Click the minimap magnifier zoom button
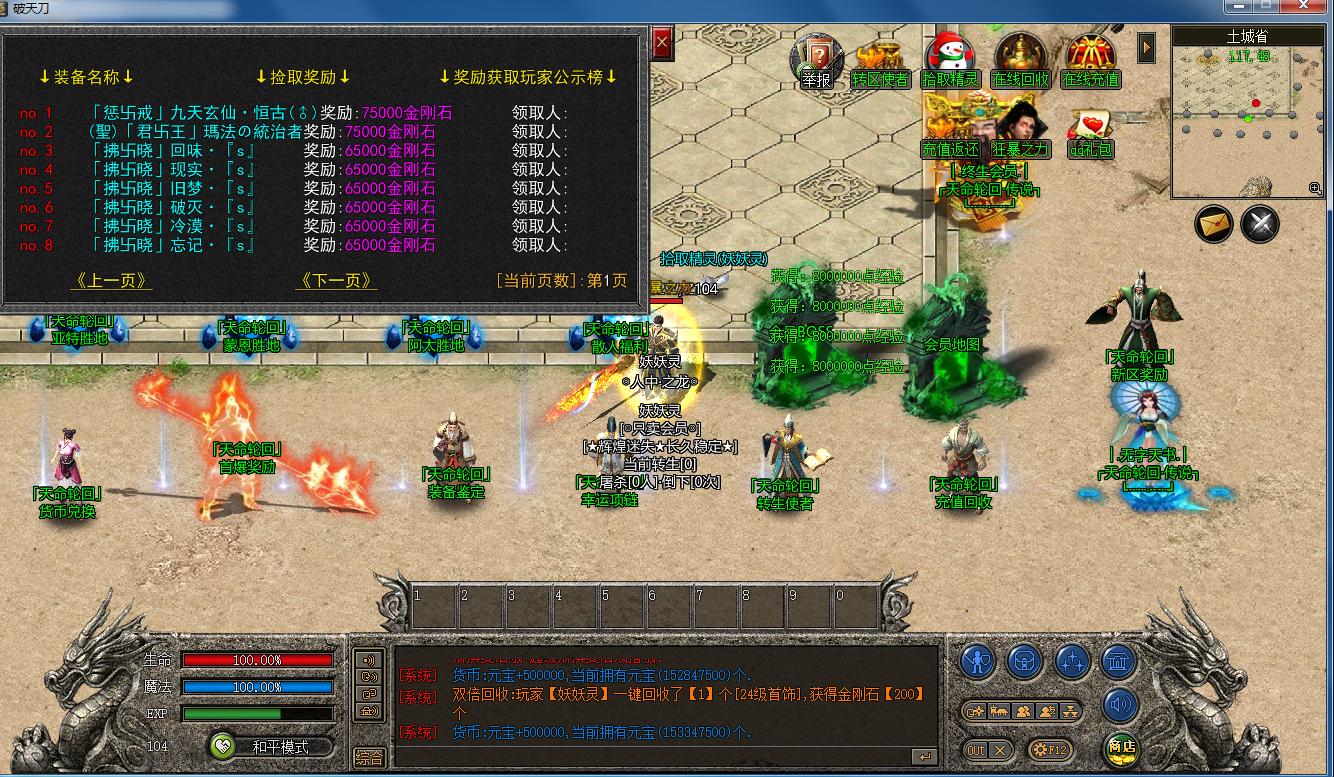Screen dimensions: 1334x777 click(x=1315, y=188)
